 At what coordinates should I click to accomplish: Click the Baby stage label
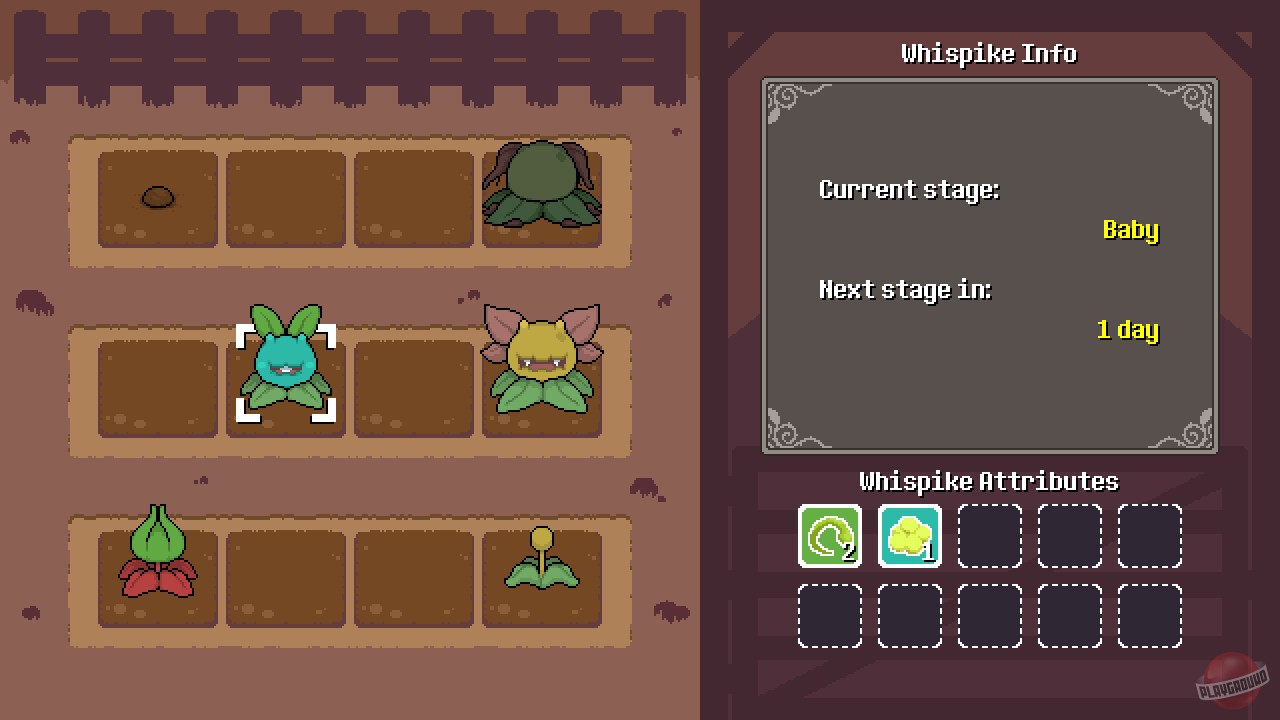(x=1130, y=230)
